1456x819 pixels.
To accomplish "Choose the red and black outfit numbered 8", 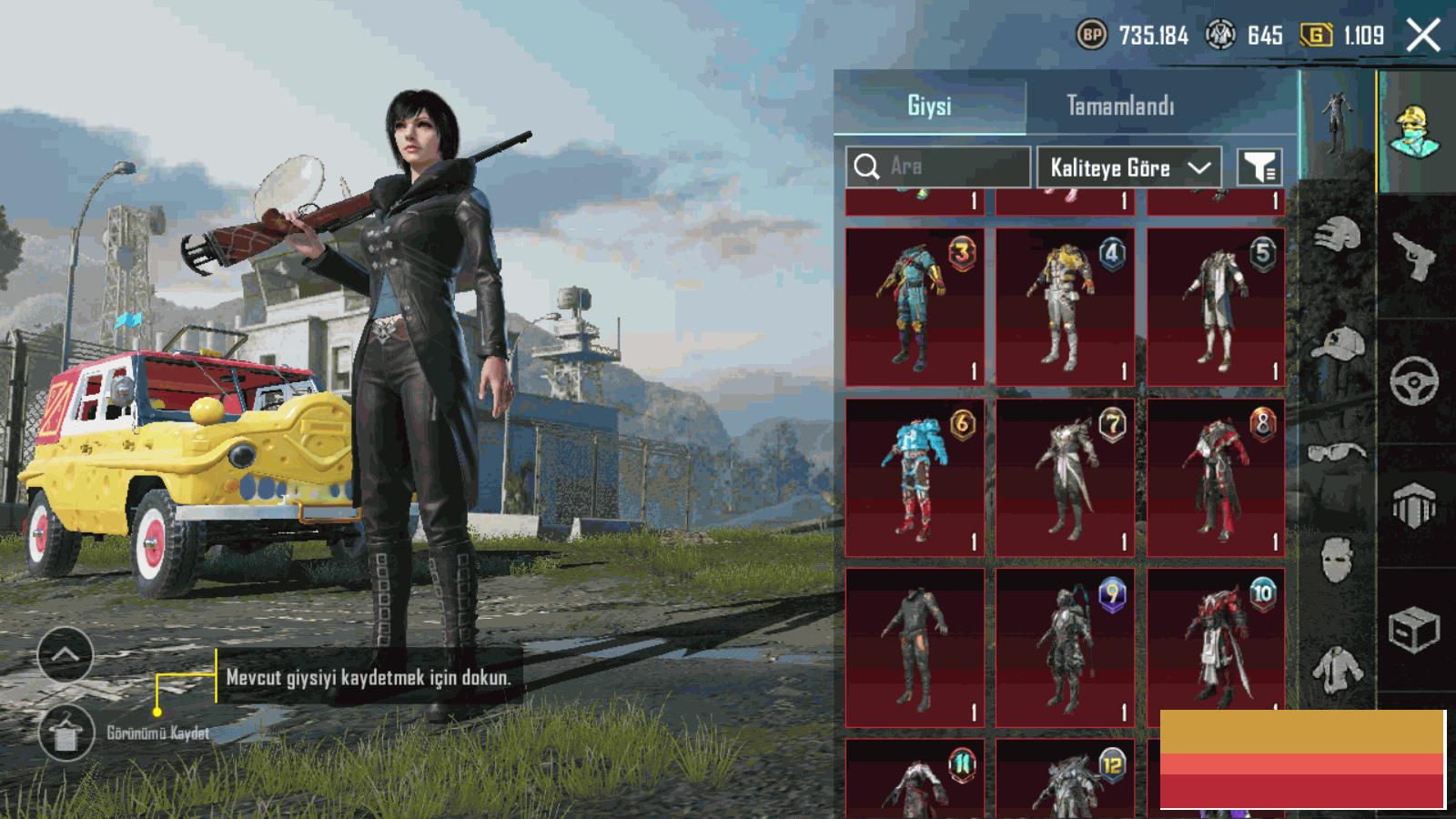I will click(x=1216, y=477).
